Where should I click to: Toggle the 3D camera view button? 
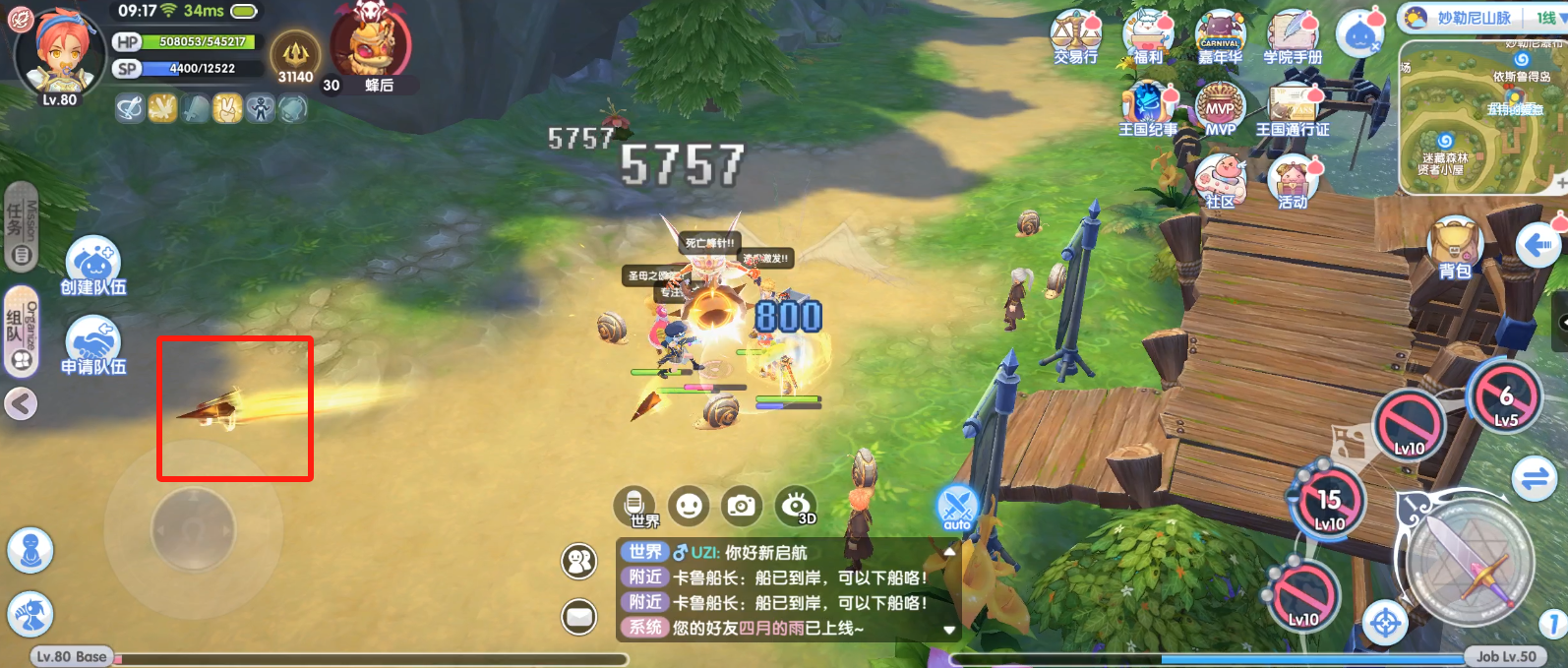795,506
